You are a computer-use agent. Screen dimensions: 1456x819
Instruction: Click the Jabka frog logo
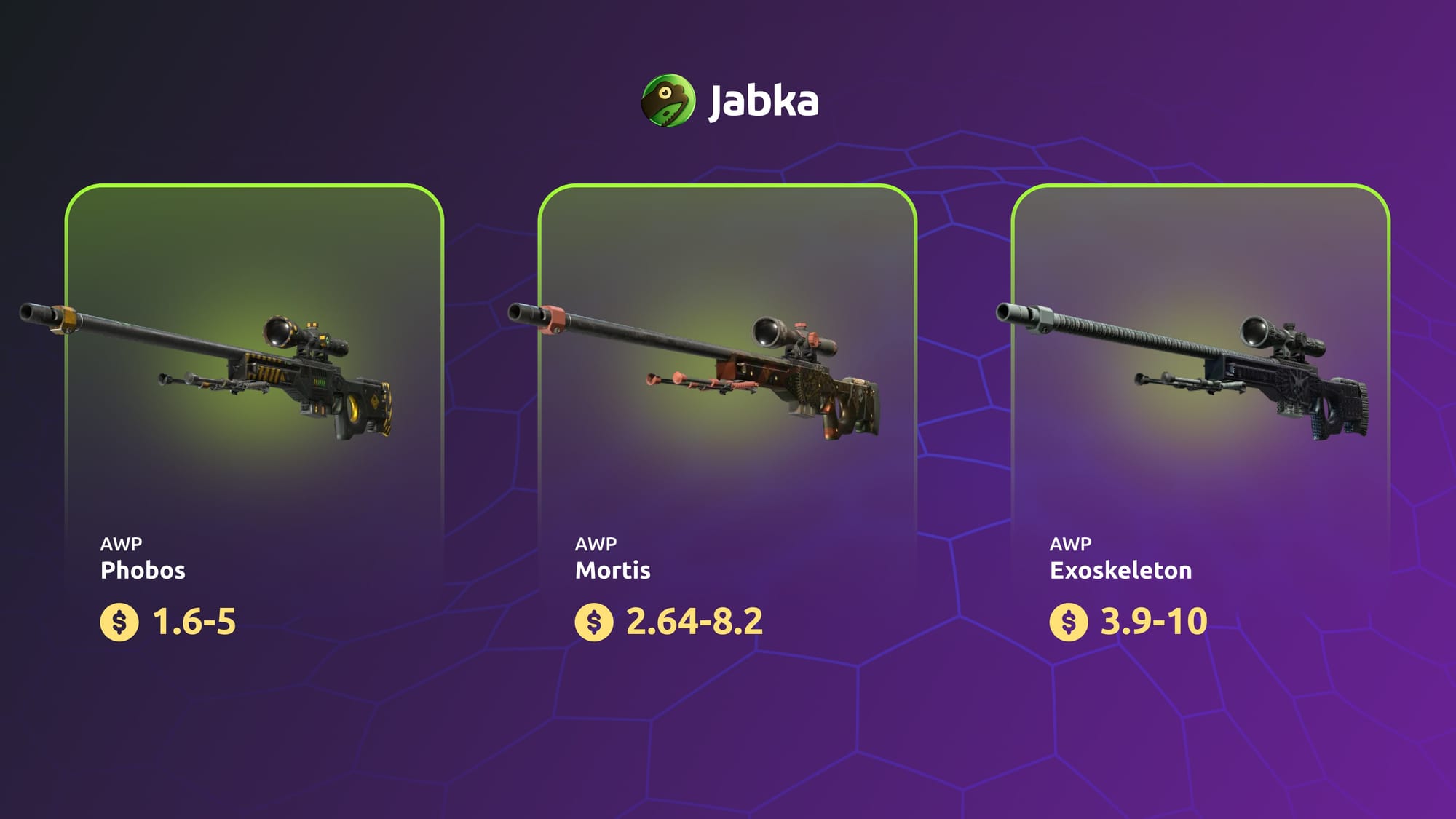point(668,100)
